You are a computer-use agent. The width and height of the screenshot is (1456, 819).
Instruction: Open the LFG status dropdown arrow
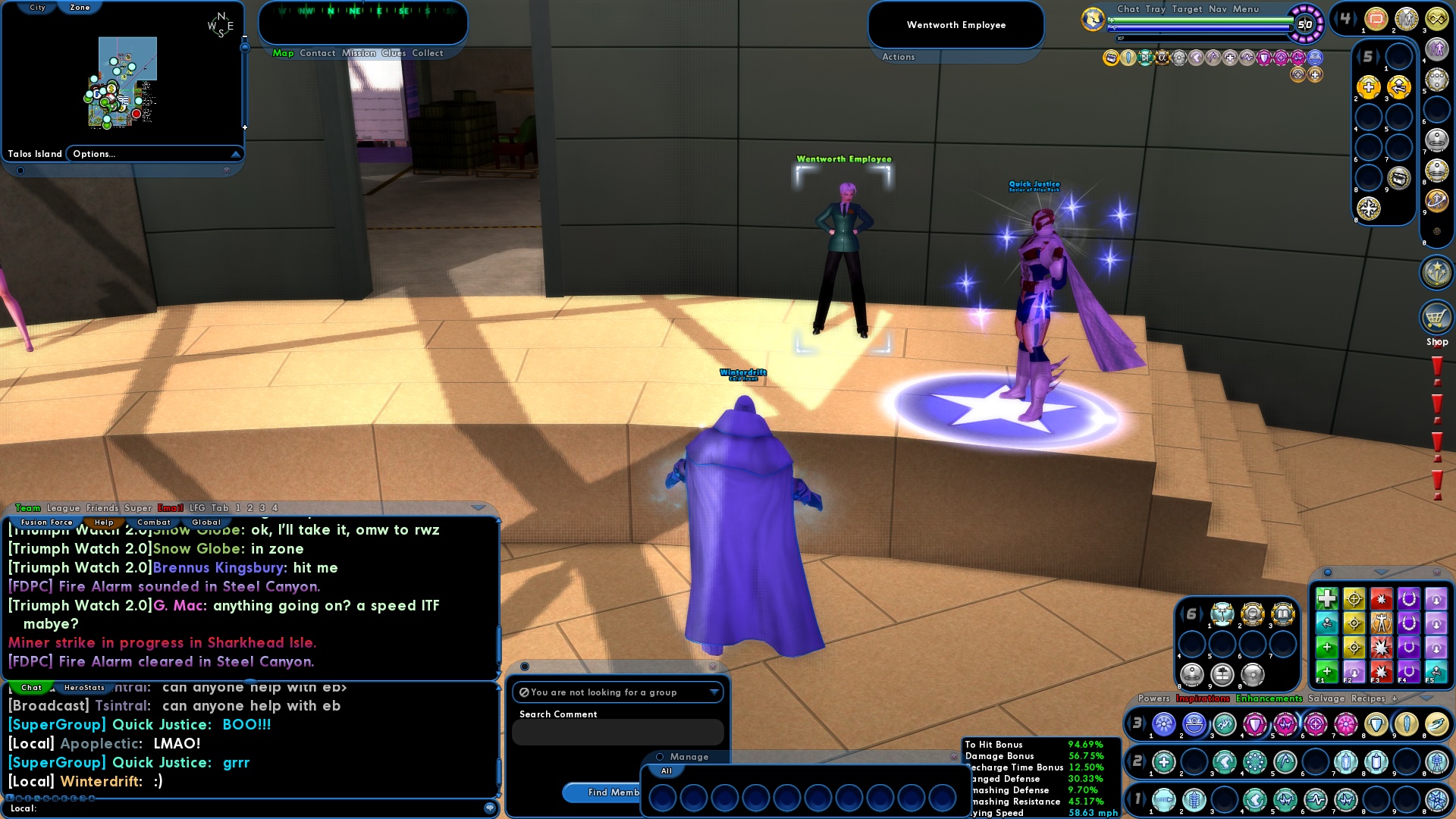click(714, 692)
